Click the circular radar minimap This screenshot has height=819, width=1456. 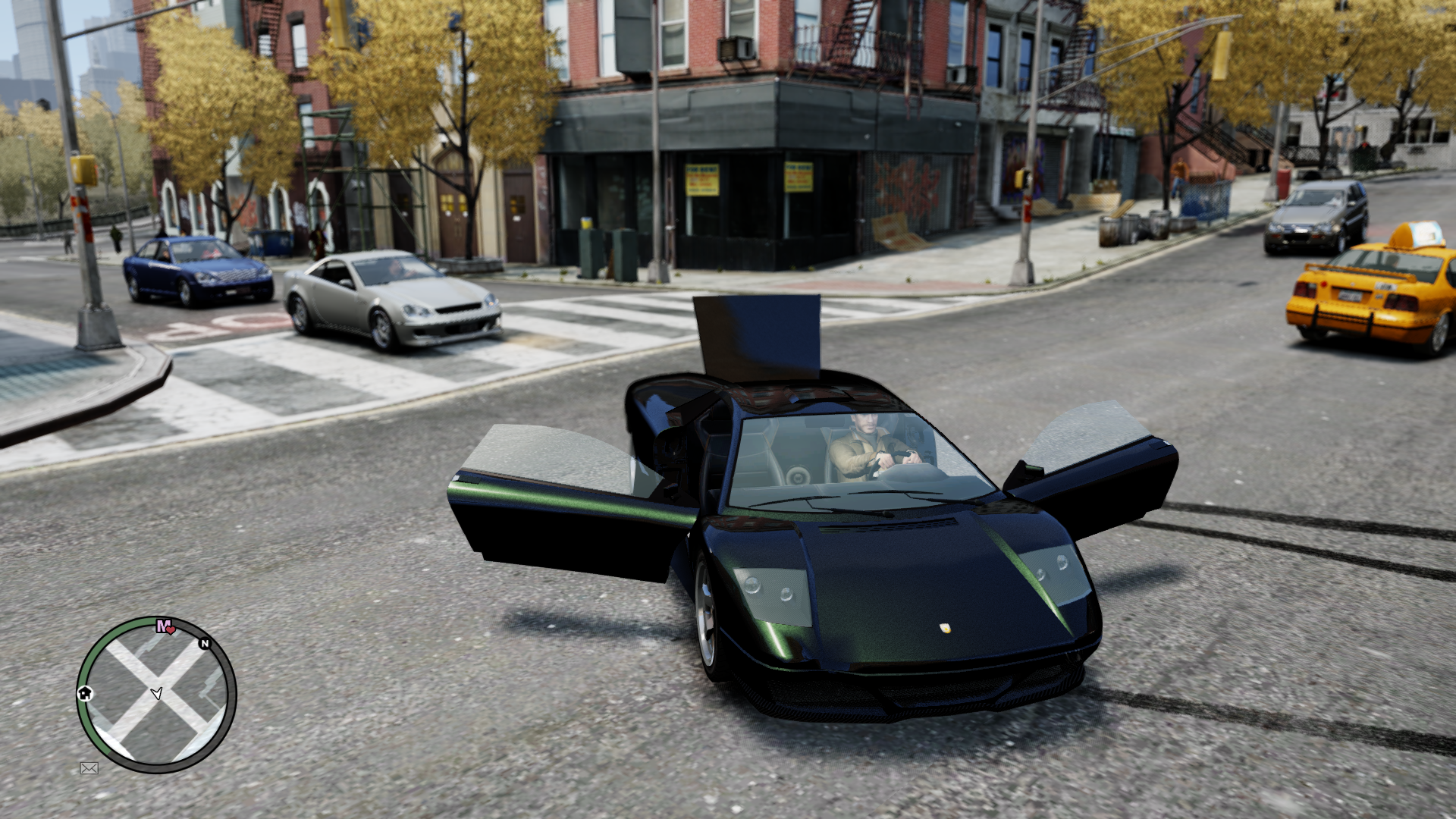156,694
